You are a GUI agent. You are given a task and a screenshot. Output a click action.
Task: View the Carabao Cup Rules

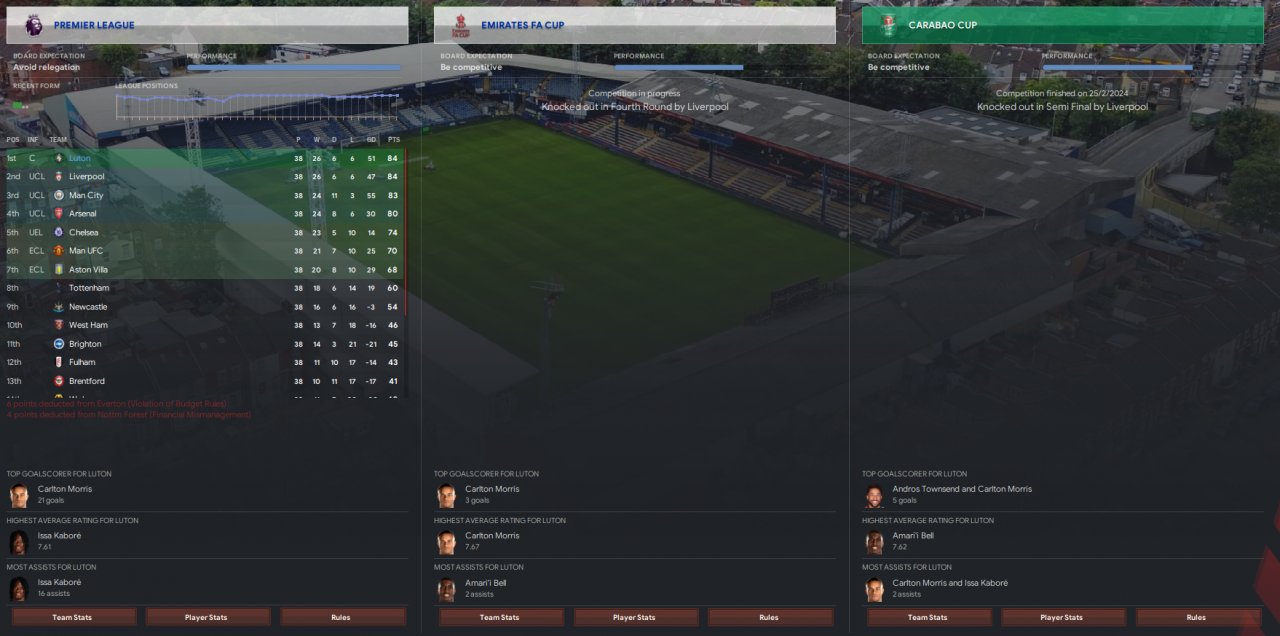coord(1196,617)
